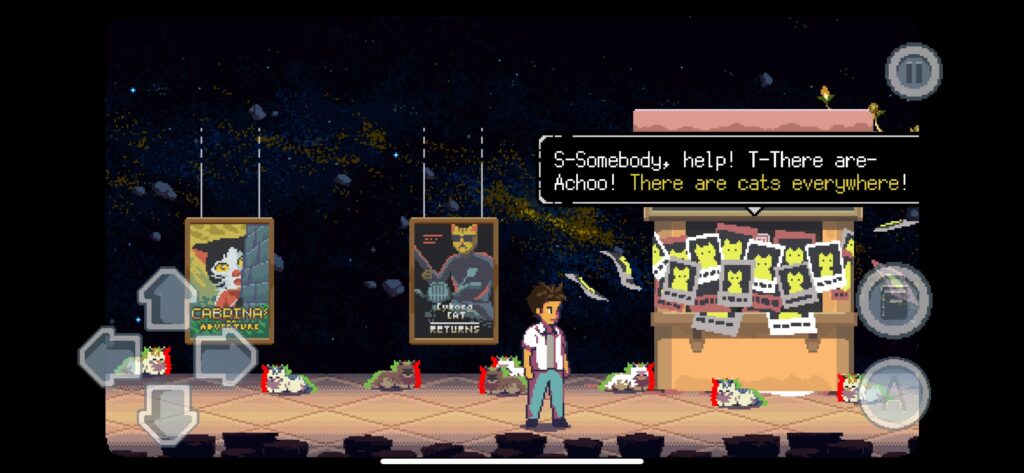Open the notebook button
This screenshot has width=1024, height=473.
coord(894,300)
